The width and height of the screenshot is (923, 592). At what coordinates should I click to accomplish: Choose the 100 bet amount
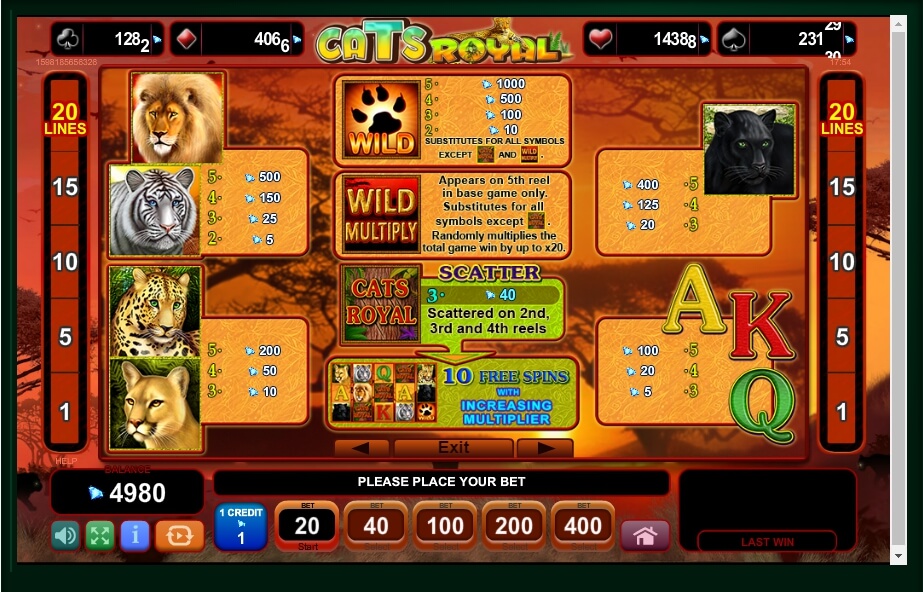[445, 526]
